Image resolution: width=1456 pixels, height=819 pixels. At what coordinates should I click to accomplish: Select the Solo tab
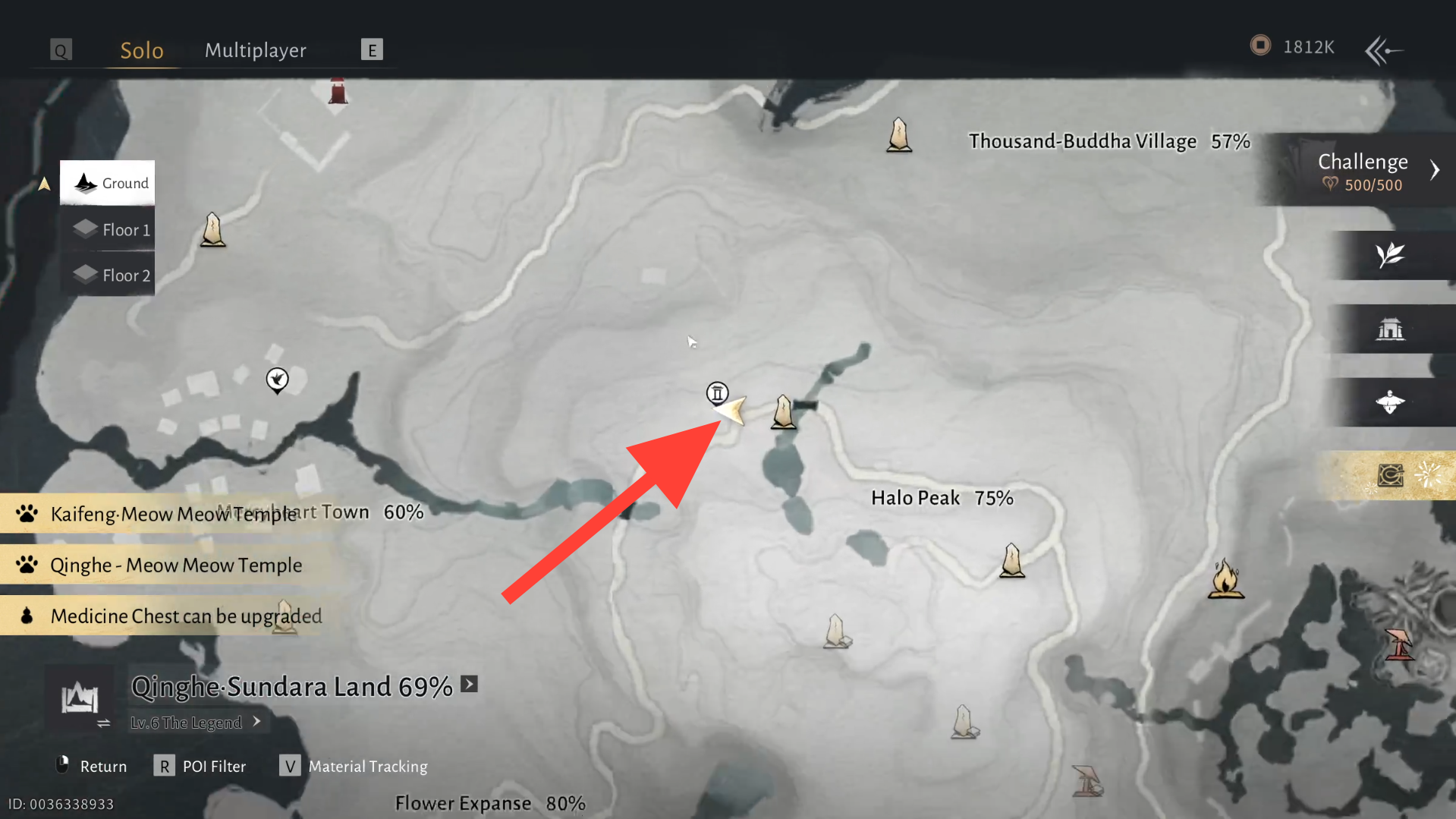click(141, 49)
